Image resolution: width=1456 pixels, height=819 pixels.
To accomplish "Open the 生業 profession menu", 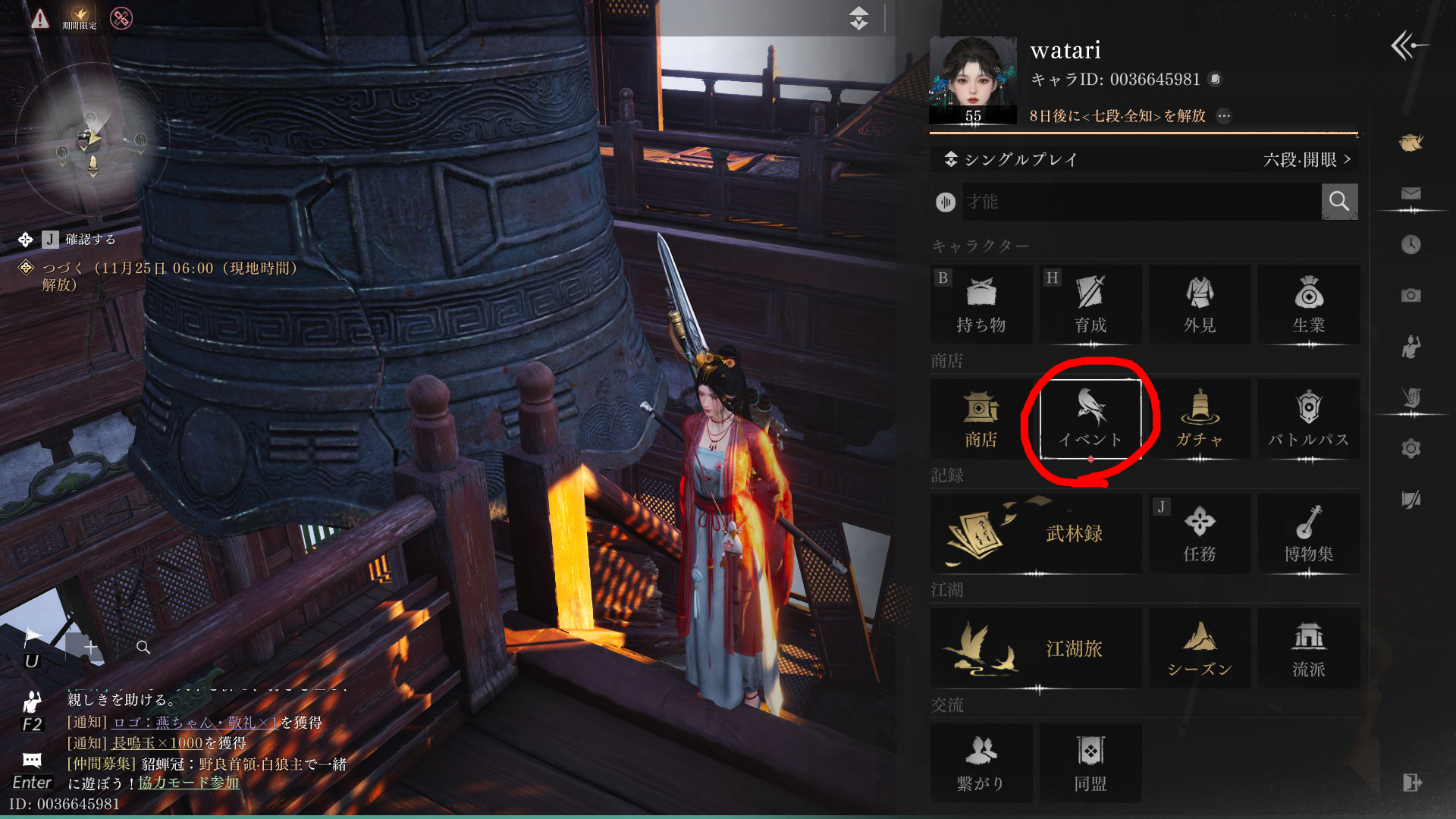I will pos(1308,304).
